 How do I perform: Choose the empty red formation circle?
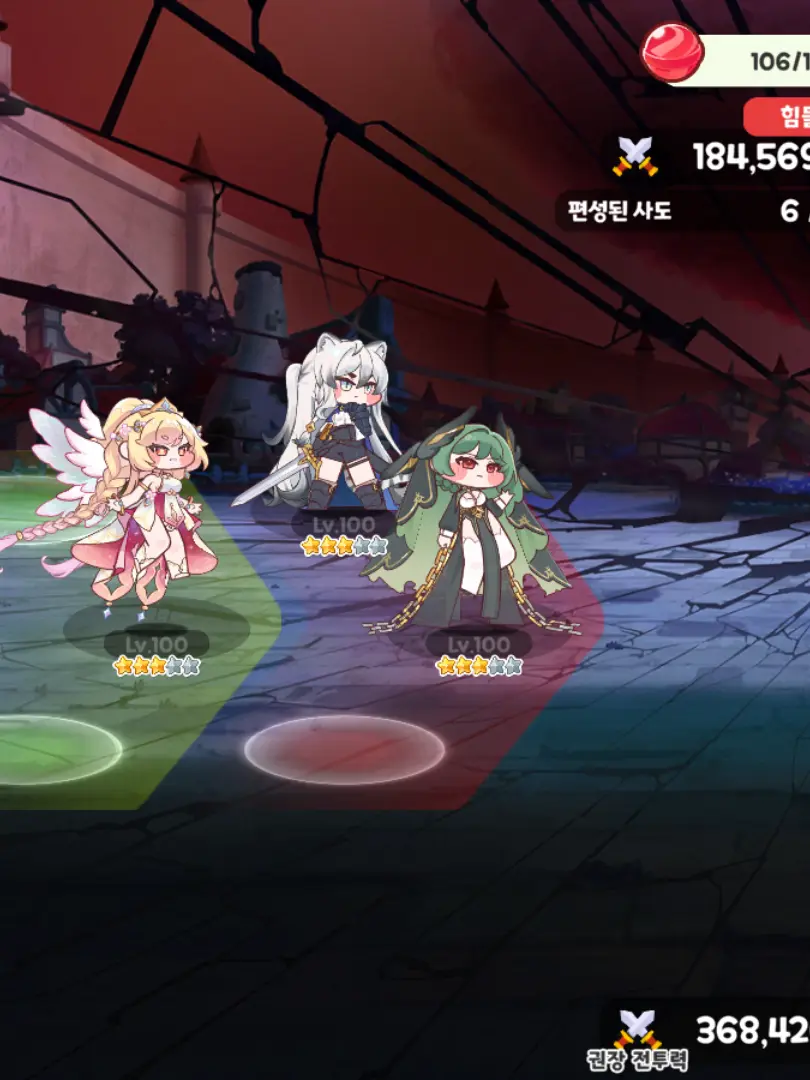pos(345,750)
